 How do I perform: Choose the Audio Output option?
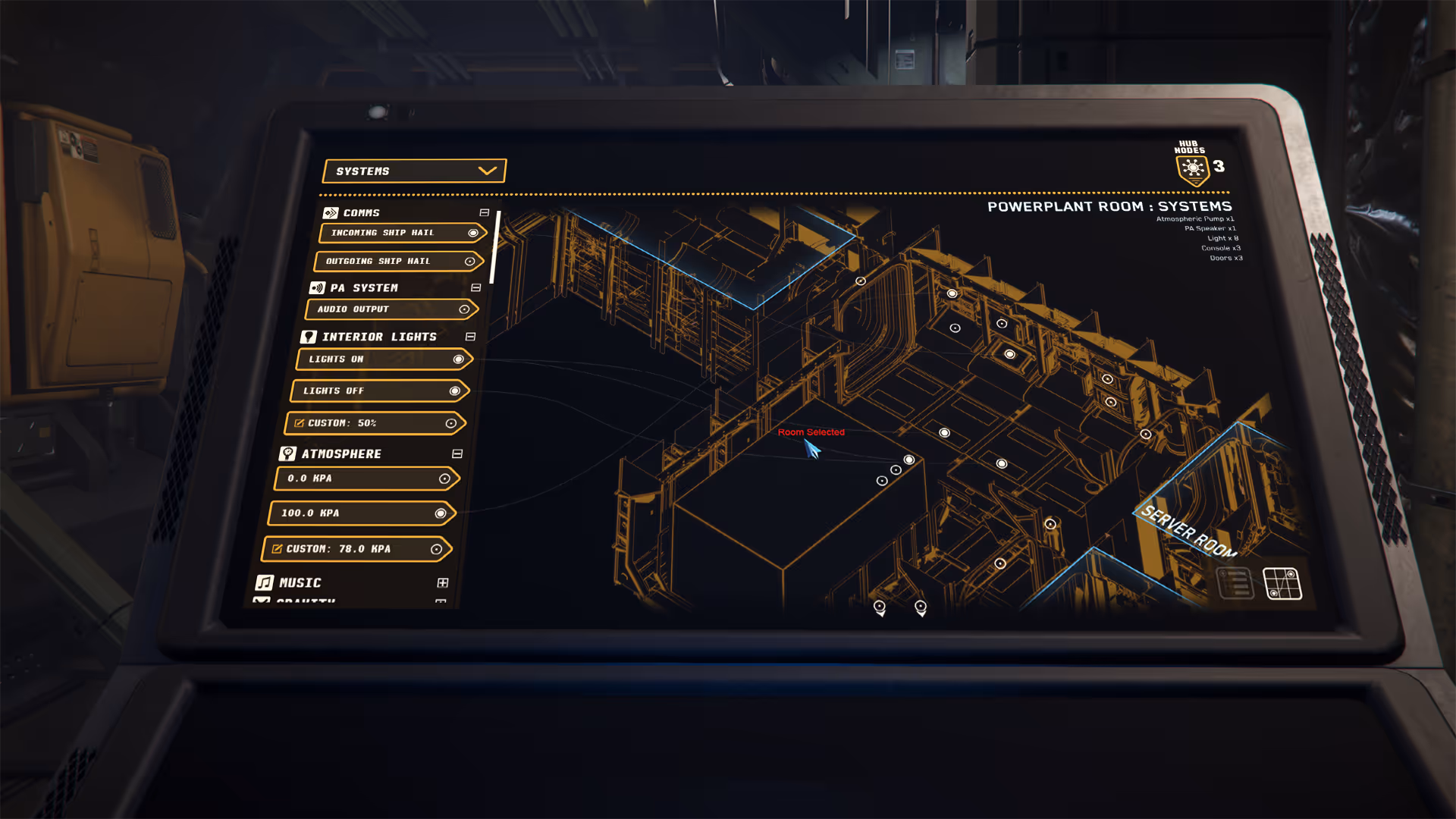pyautogui.click(x=391, y=309)
